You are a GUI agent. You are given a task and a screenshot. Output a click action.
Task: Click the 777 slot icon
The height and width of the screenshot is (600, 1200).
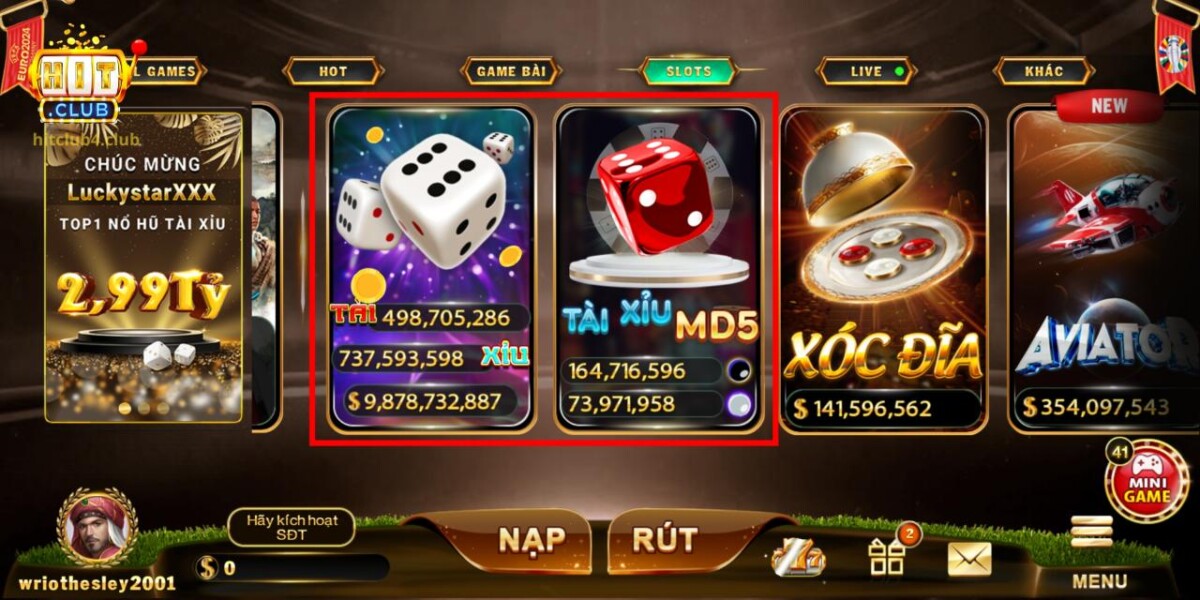point(799,559)
